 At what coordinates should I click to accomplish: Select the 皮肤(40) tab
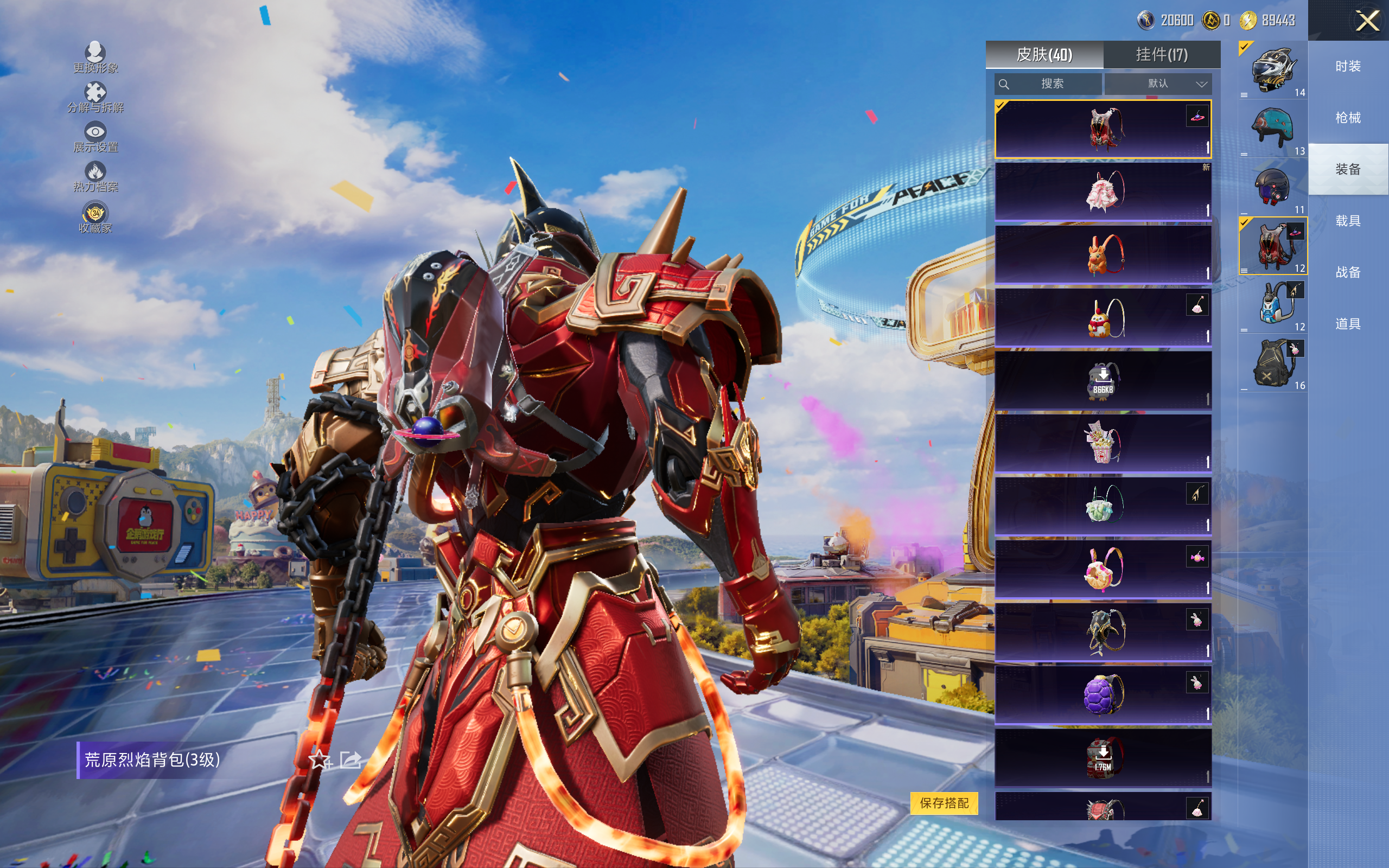pyautogui.click(x=1044, y=55)
